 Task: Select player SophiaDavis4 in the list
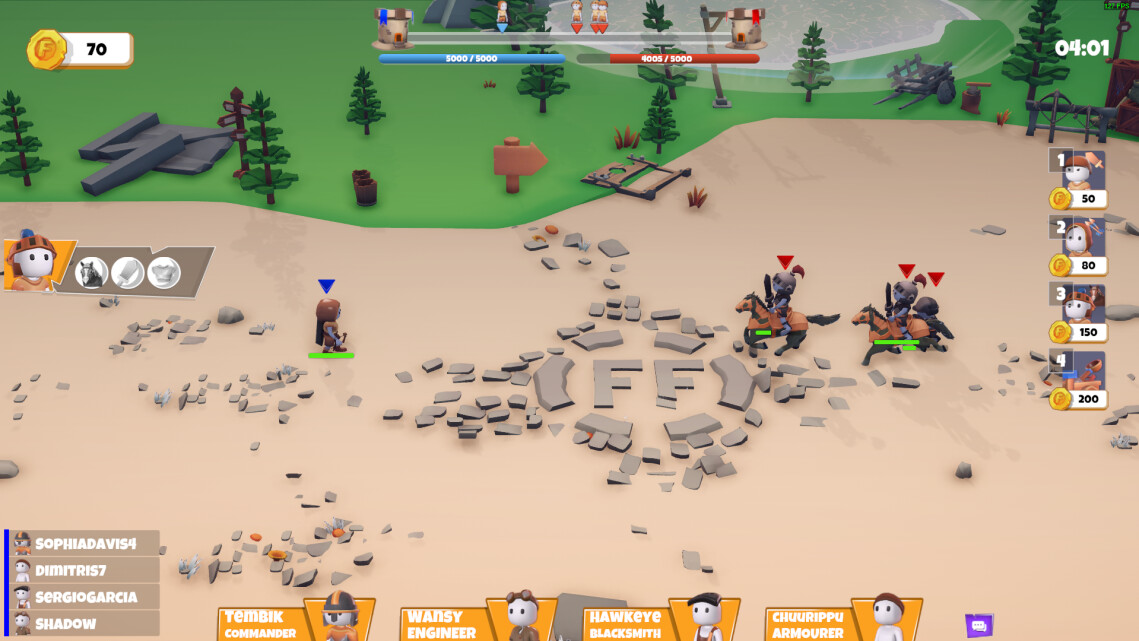pyautogui.click(x=84, y=543)
